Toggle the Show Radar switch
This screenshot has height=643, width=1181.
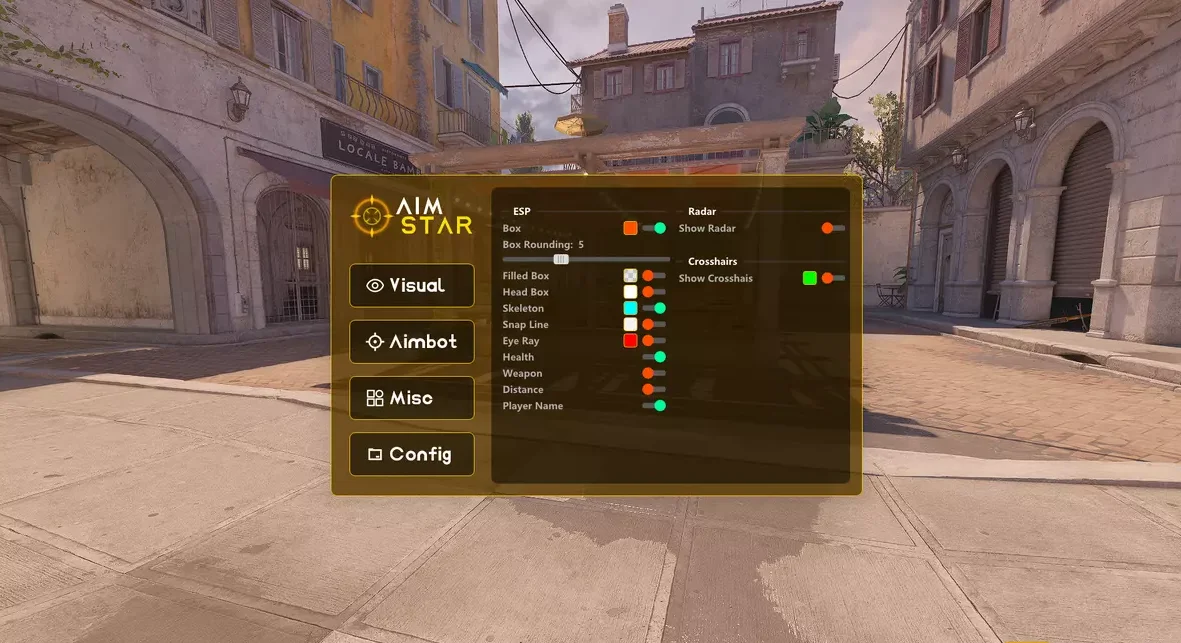[833, 228]
